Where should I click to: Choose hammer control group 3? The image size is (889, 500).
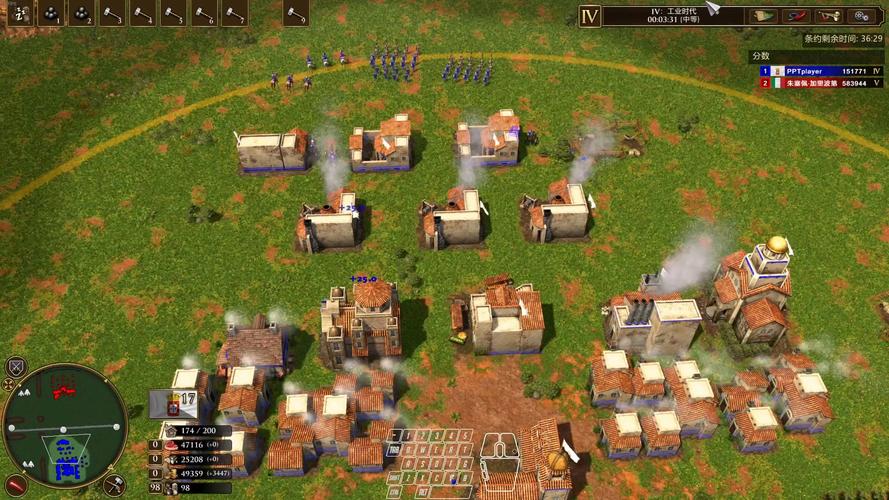click(112, 14)
